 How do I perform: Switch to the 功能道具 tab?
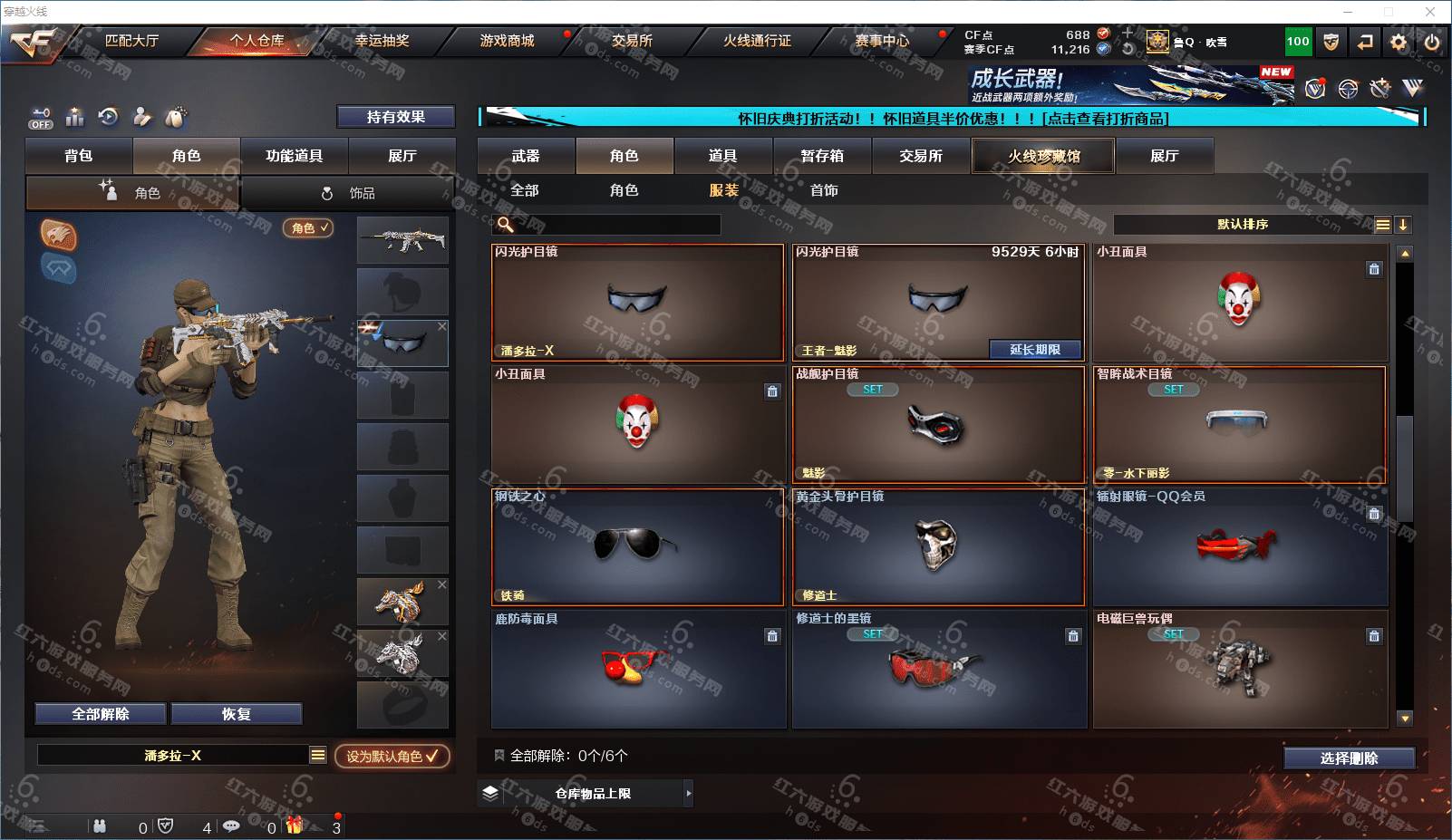(294, 156)
